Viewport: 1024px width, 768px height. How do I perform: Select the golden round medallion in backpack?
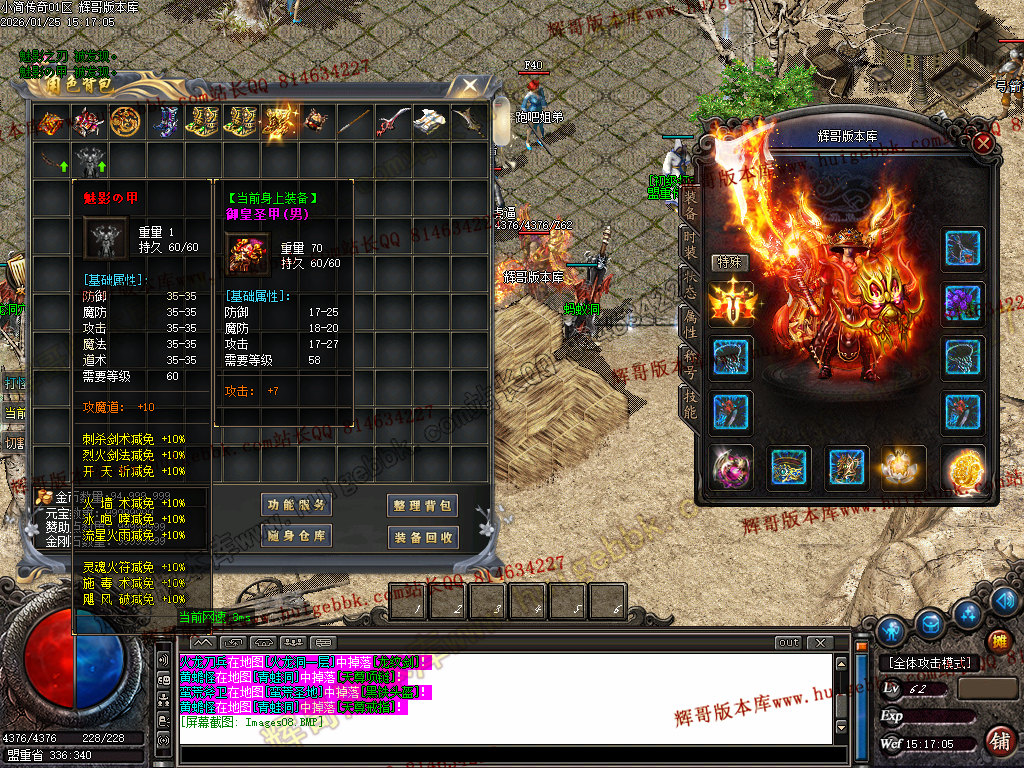click(125, 122)
